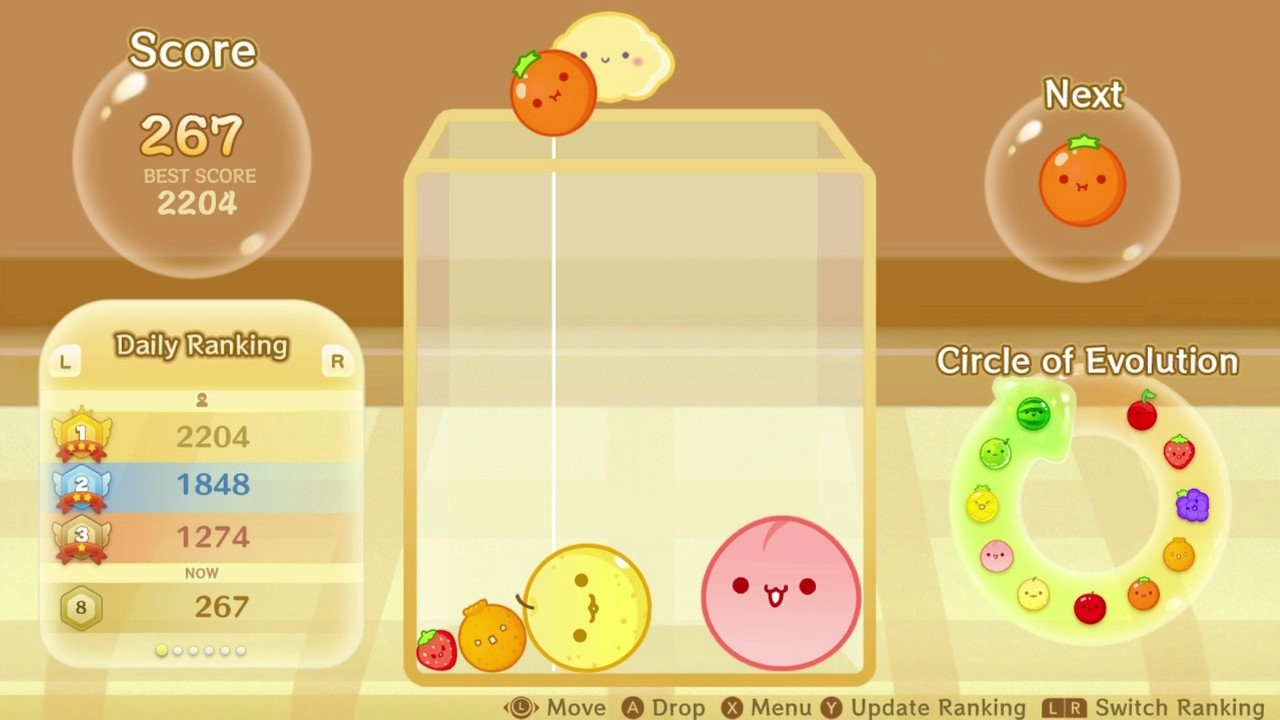
Task: Click the player silhouette icon above the rankings
Action: (x=202, y=399)
